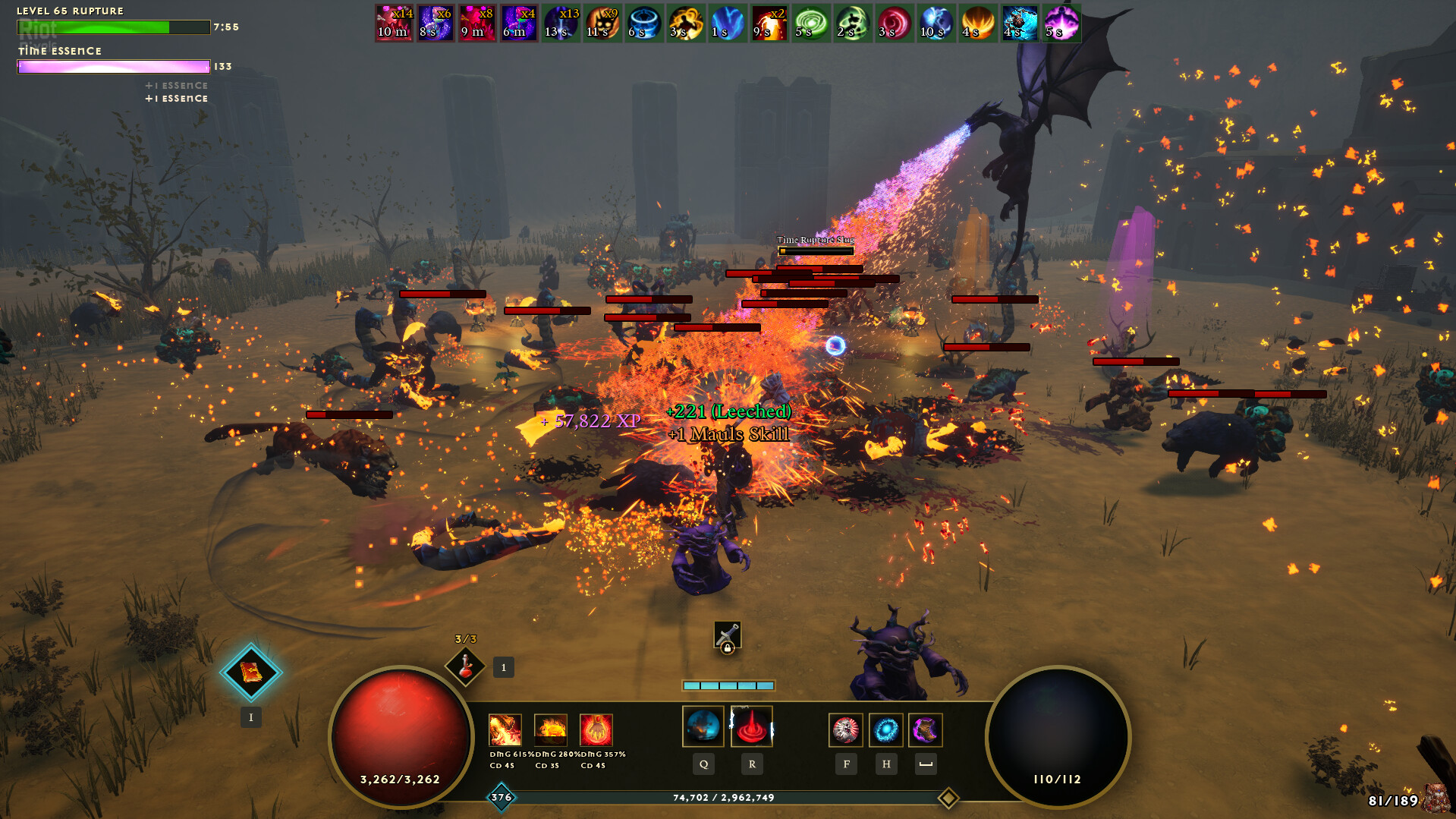Viewport: 1456px width, 819px height.
Task: Use the red health potion
Action: (x=465, y=666)
